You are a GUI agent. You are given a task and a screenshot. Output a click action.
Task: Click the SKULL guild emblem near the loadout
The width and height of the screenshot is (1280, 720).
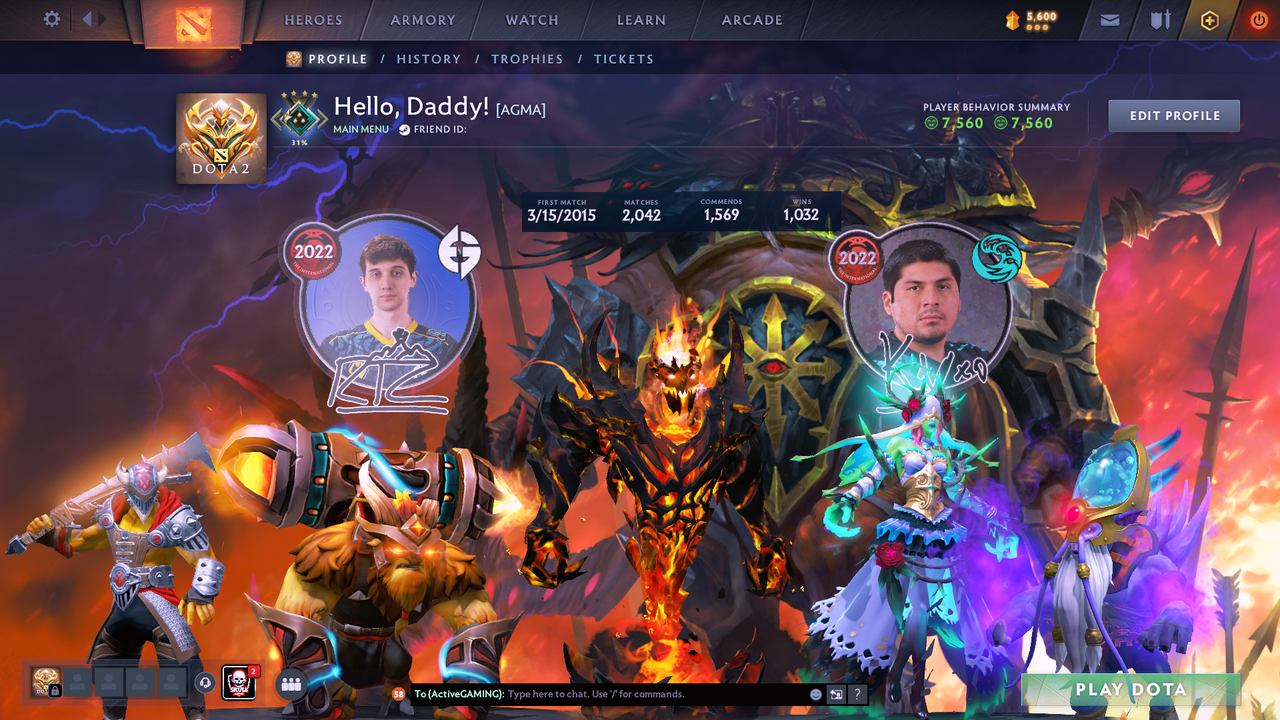[239, 683]
